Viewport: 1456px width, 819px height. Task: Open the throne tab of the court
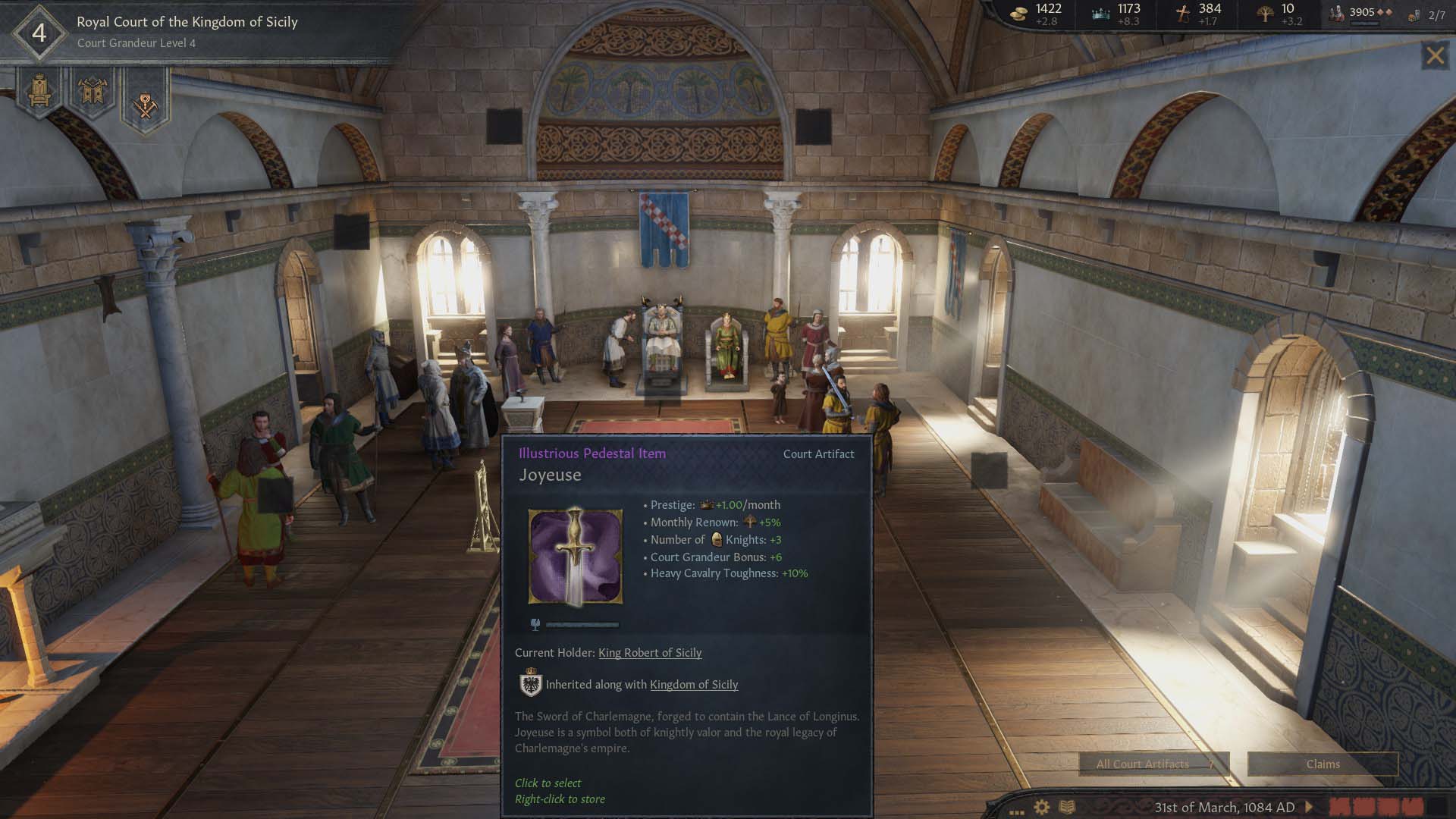[39, 93]
